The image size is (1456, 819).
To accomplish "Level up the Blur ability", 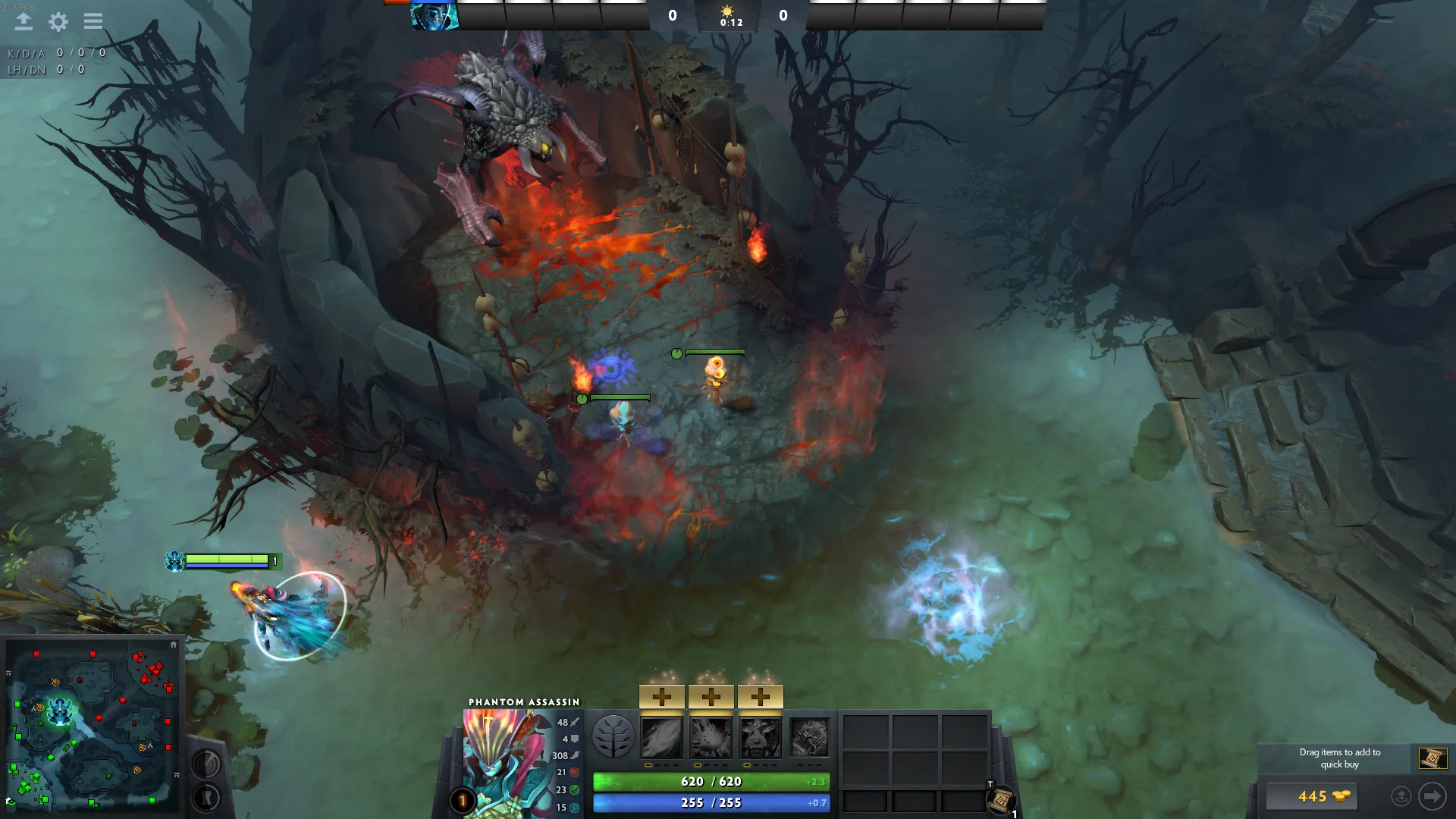I will click(761, 696).
